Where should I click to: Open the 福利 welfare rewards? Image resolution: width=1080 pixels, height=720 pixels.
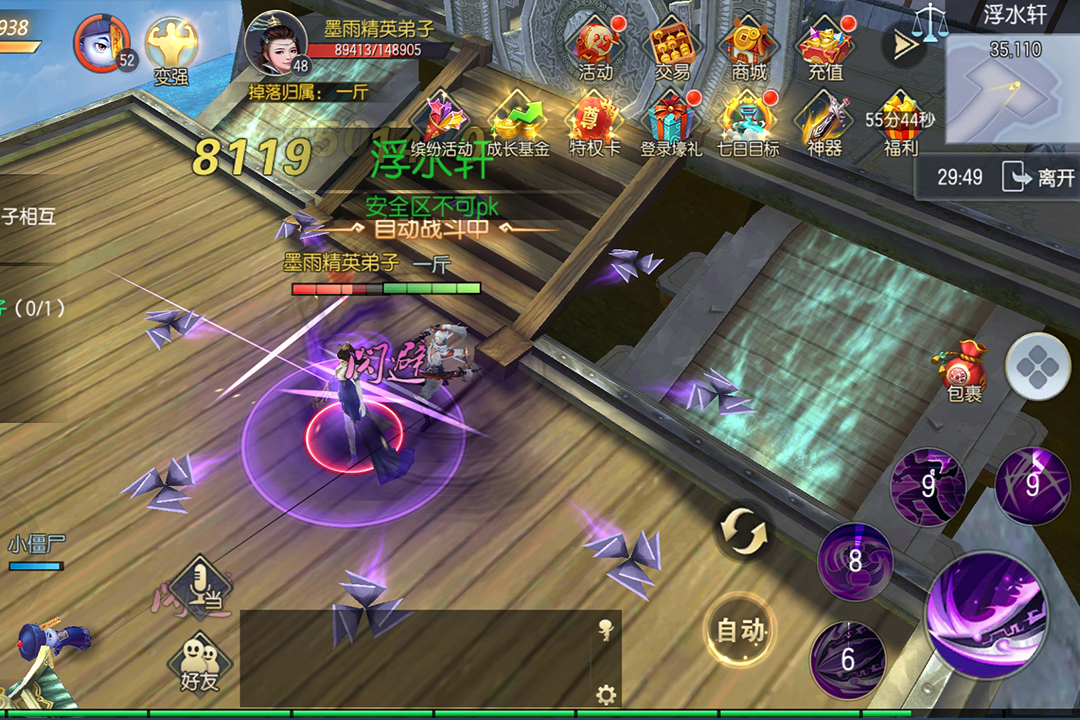900,125
